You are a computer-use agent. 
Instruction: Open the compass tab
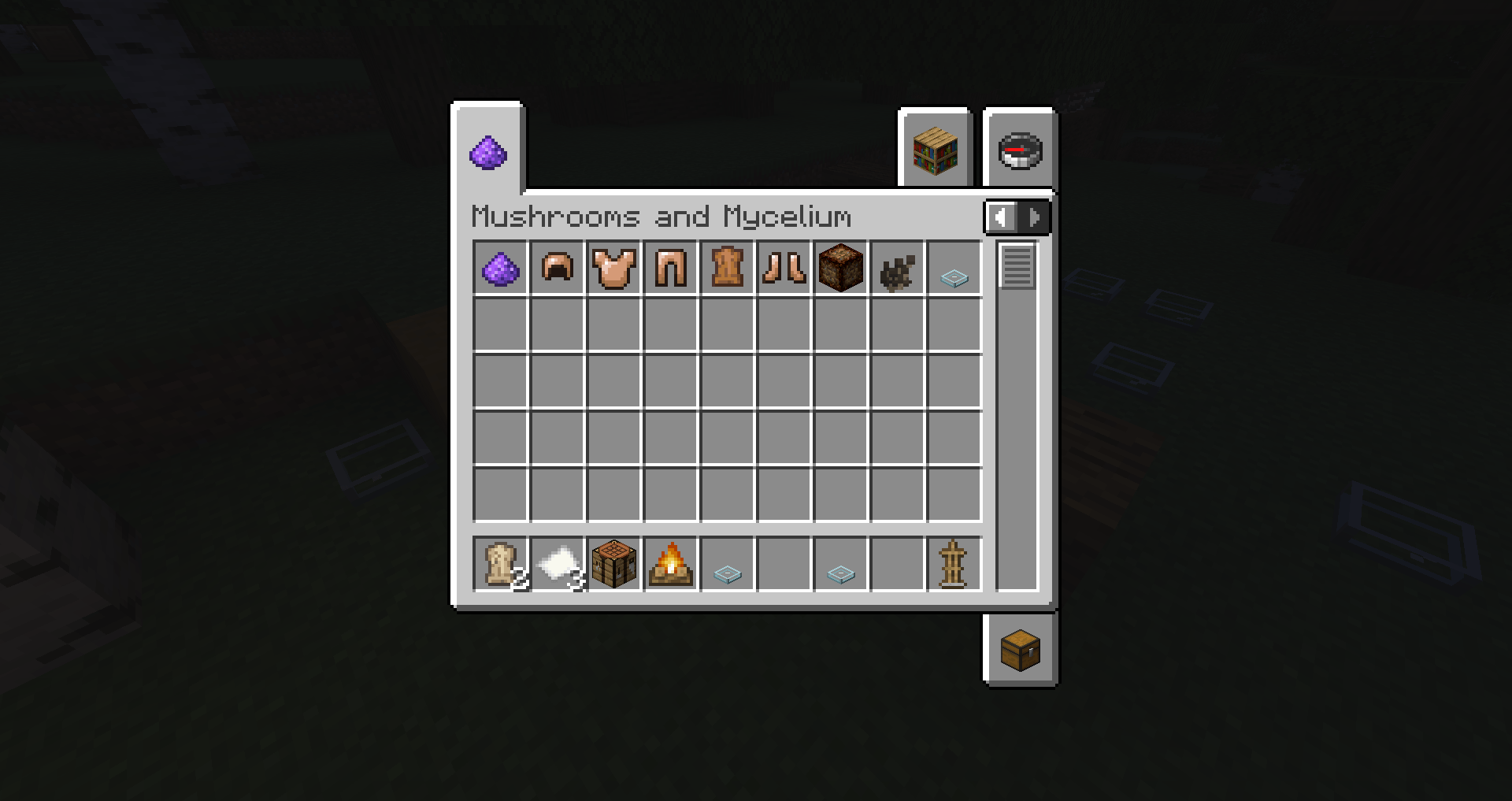1018,151
